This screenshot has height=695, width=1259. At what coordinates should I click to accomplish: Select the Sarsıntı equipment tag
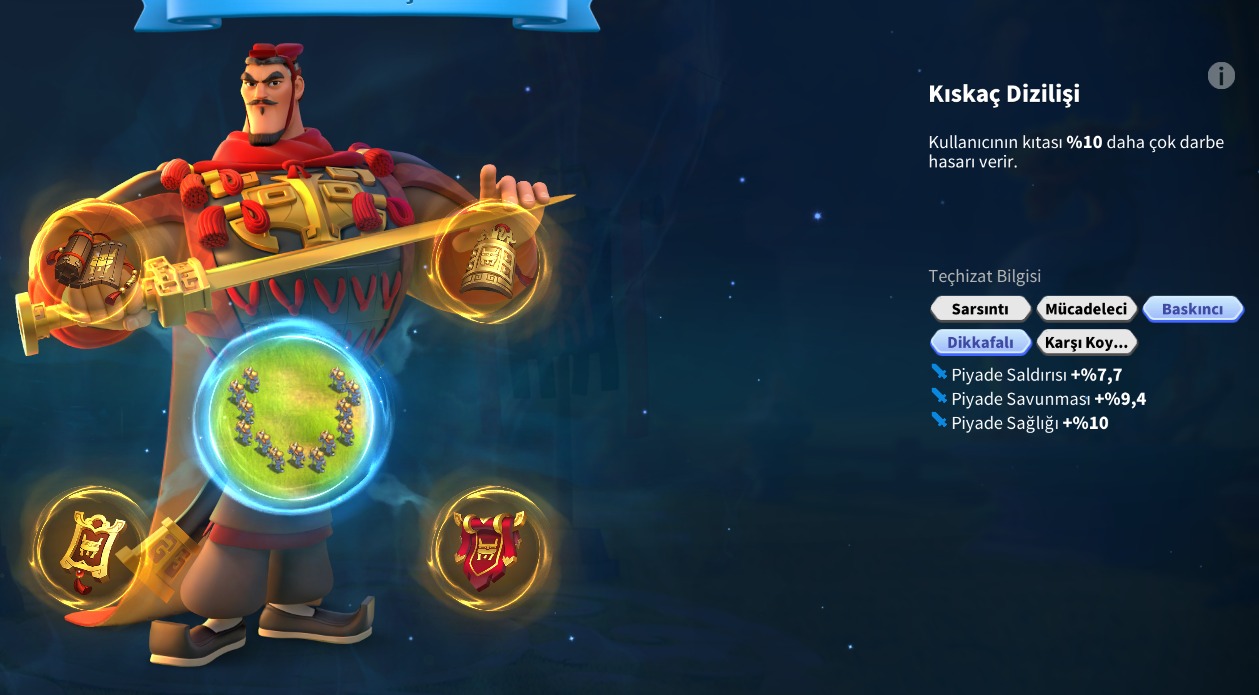pos(980,309)
